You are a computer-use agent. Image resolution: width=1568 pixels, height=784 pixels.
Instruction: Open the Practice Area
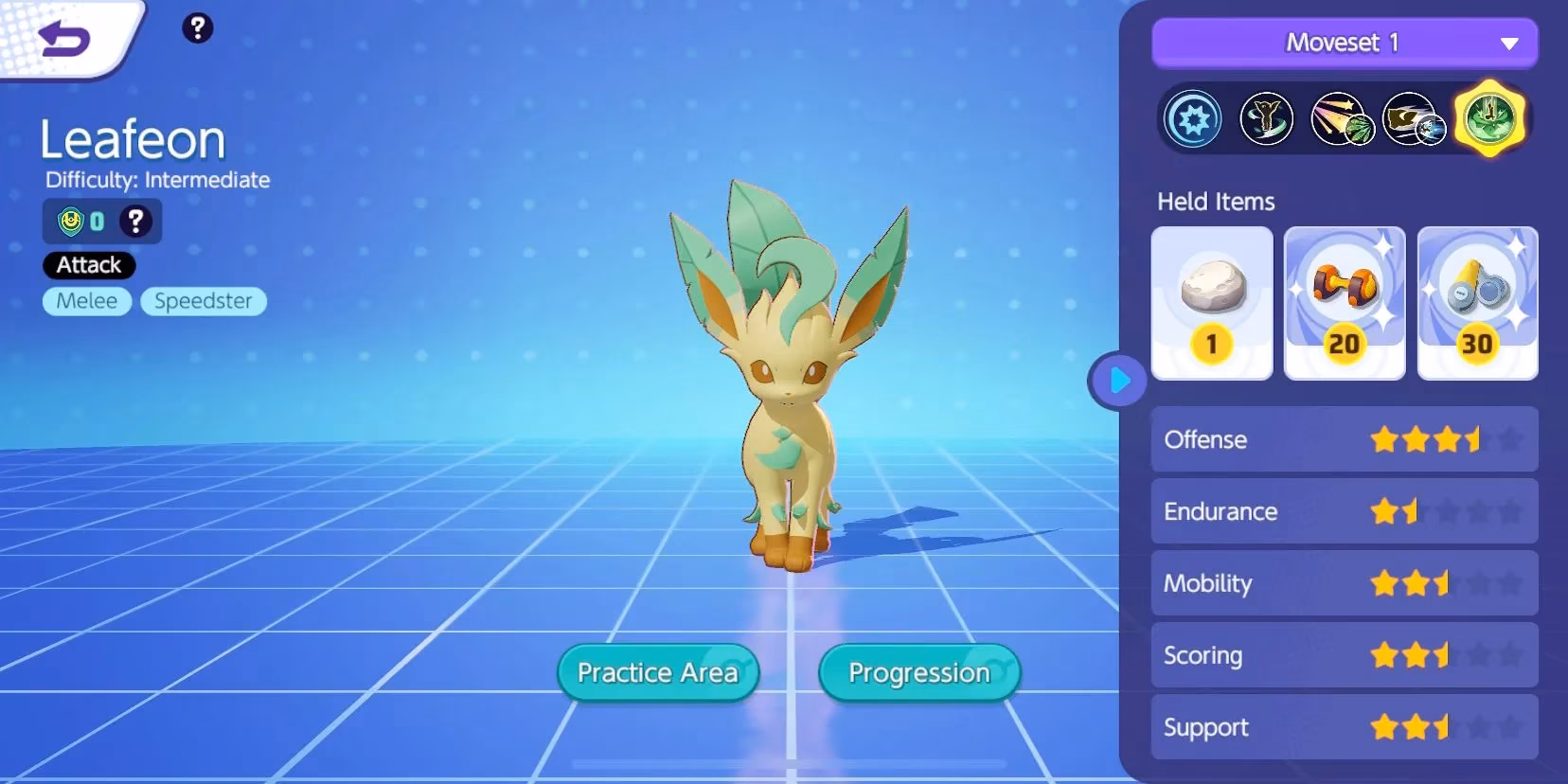[x=657, y=672]
